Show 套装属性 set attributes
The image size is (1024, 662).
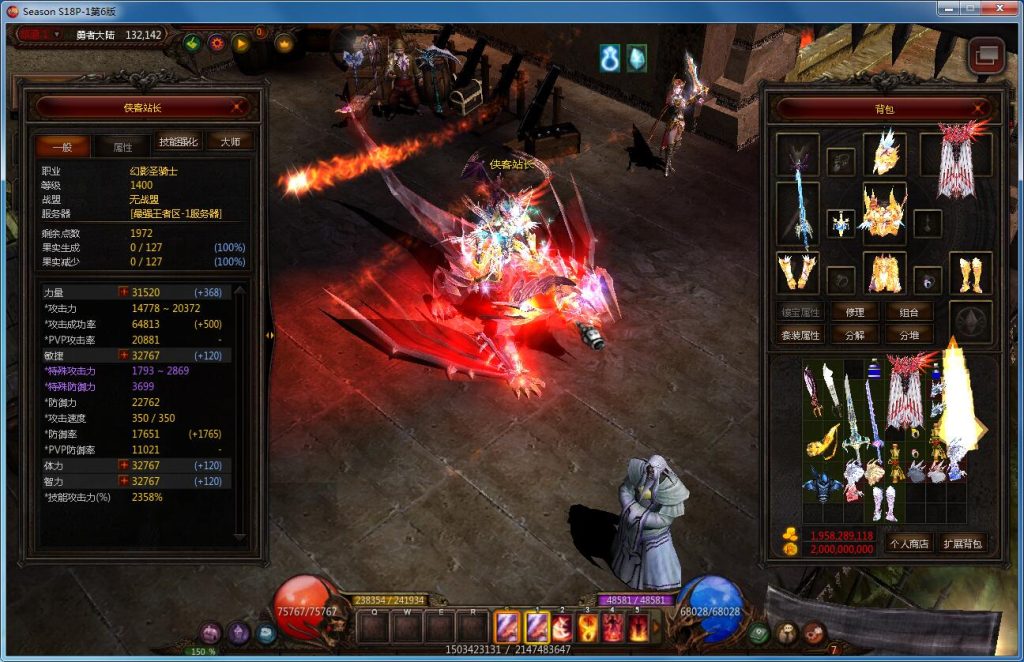(x=801, y=335)
